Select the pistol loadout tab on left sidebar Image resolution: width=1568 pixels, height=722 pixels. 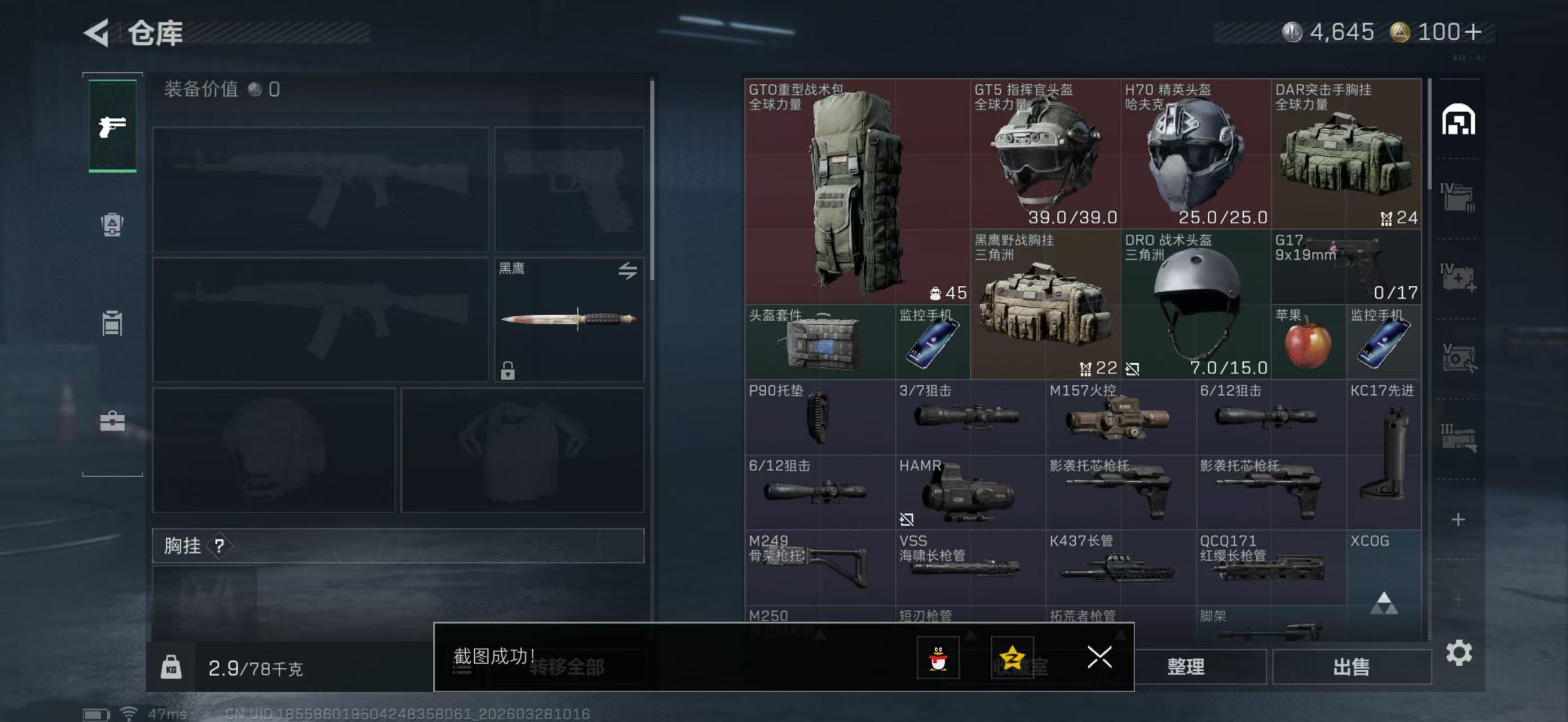(x=112, y=126)
